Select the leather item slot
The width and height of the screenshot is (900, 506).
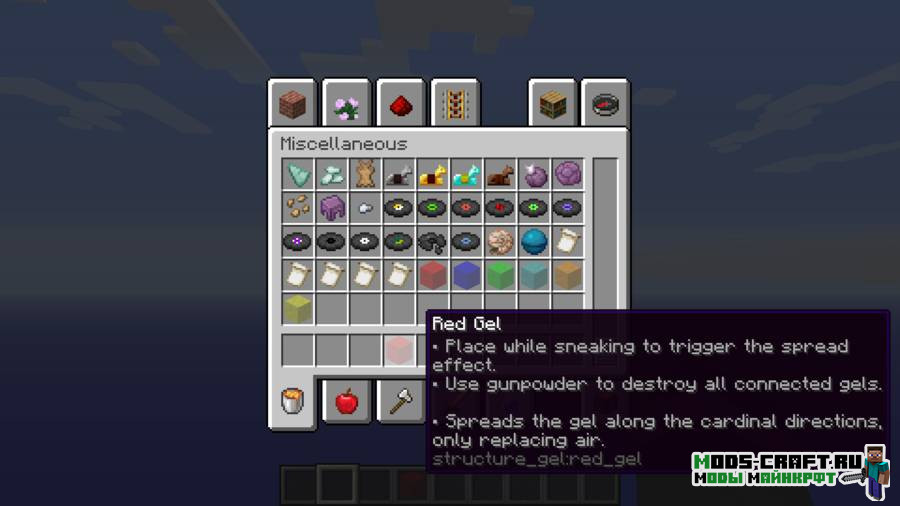(x=365, y=175)
